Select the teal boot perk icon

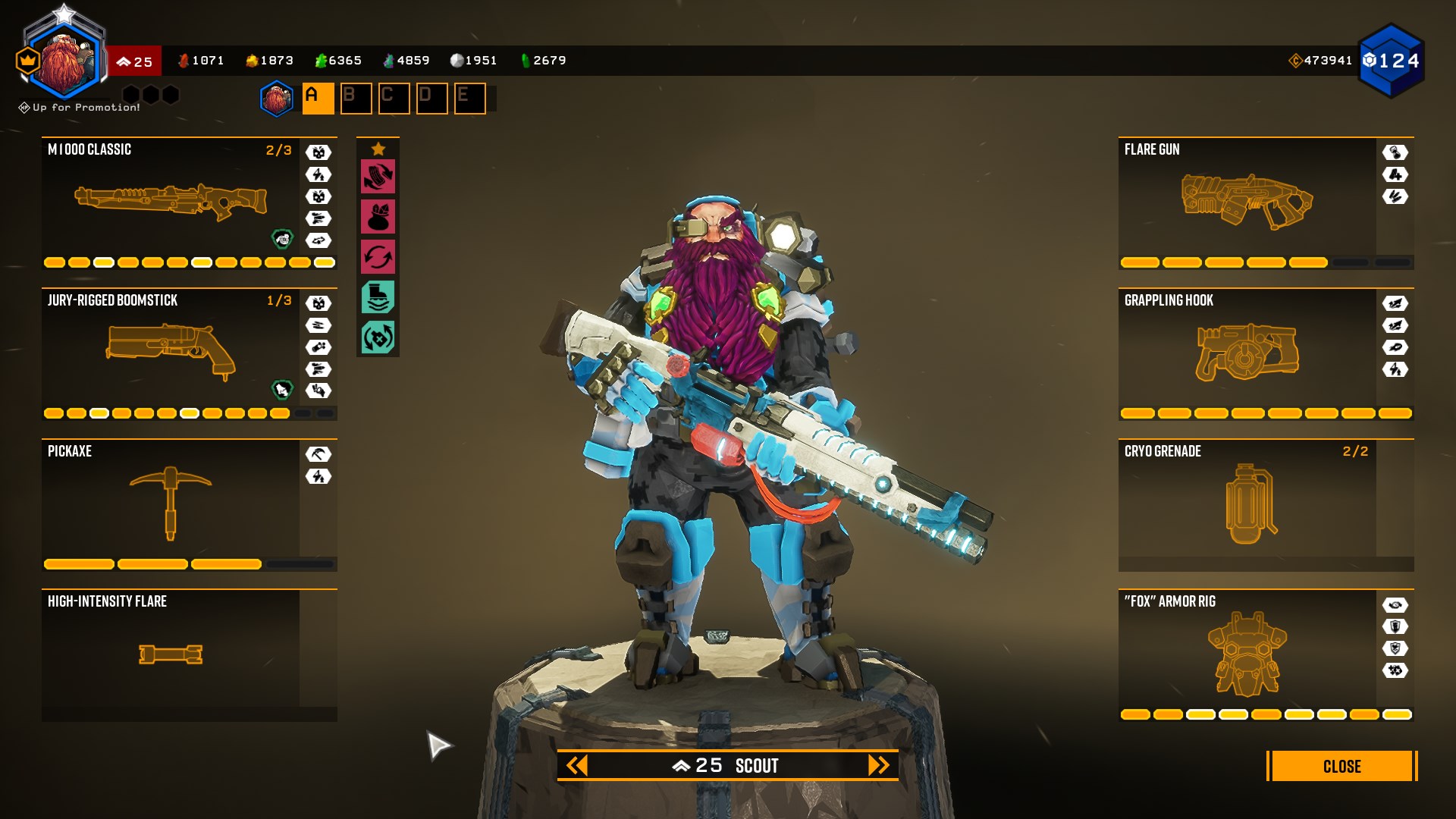378,297
